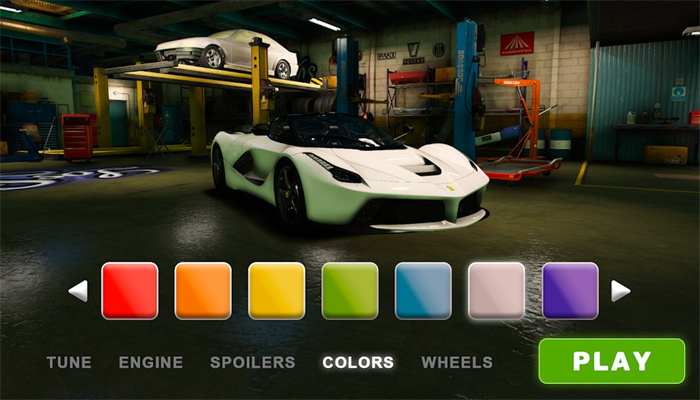Screen dimensions: 700x400
Task: Open the ENGINE tab
Action: [x=151, y=362]
